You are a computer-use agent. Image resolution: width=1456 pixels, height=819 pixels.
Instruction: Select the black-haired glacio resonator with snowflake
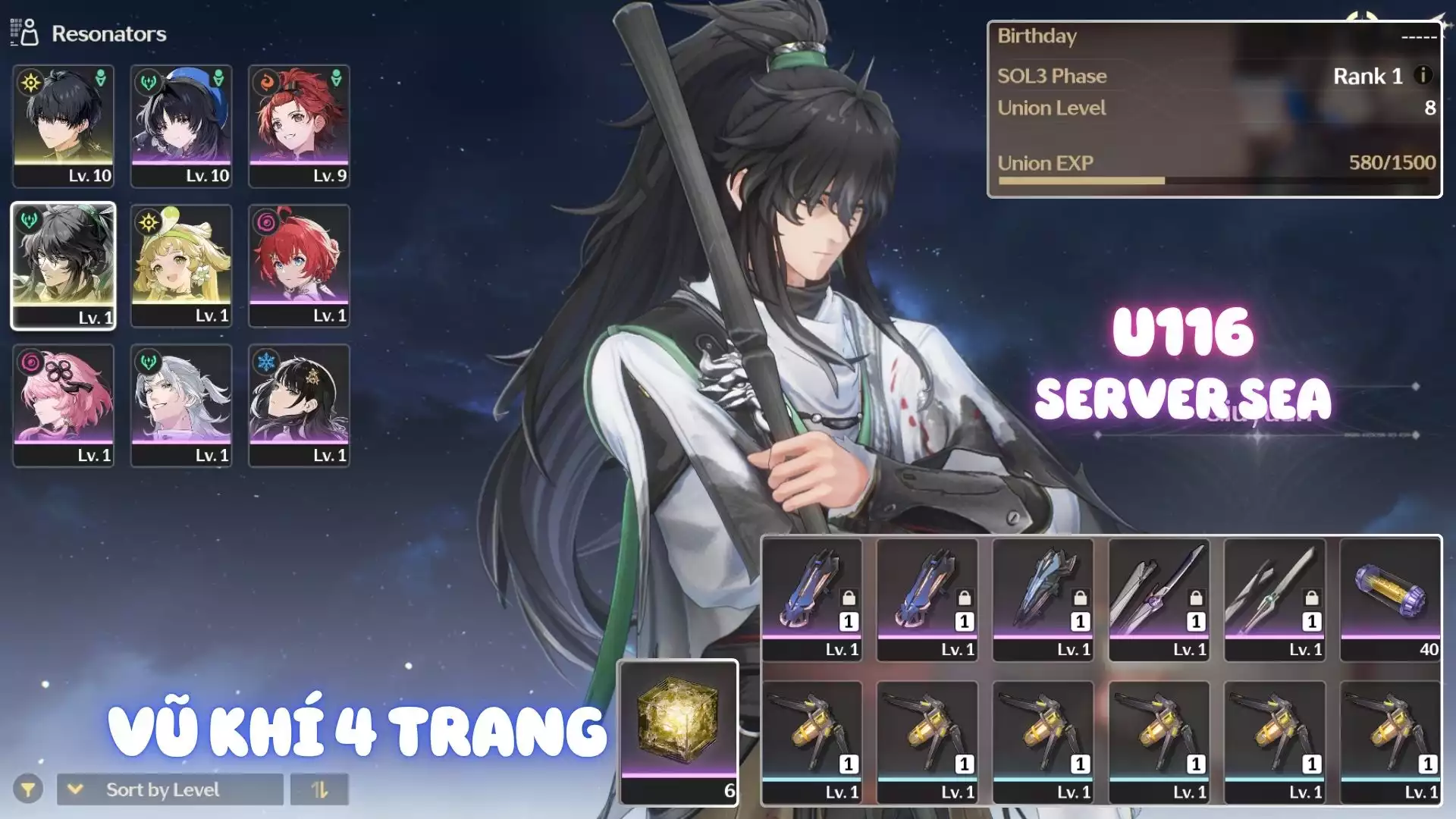[x=299, y=405]
